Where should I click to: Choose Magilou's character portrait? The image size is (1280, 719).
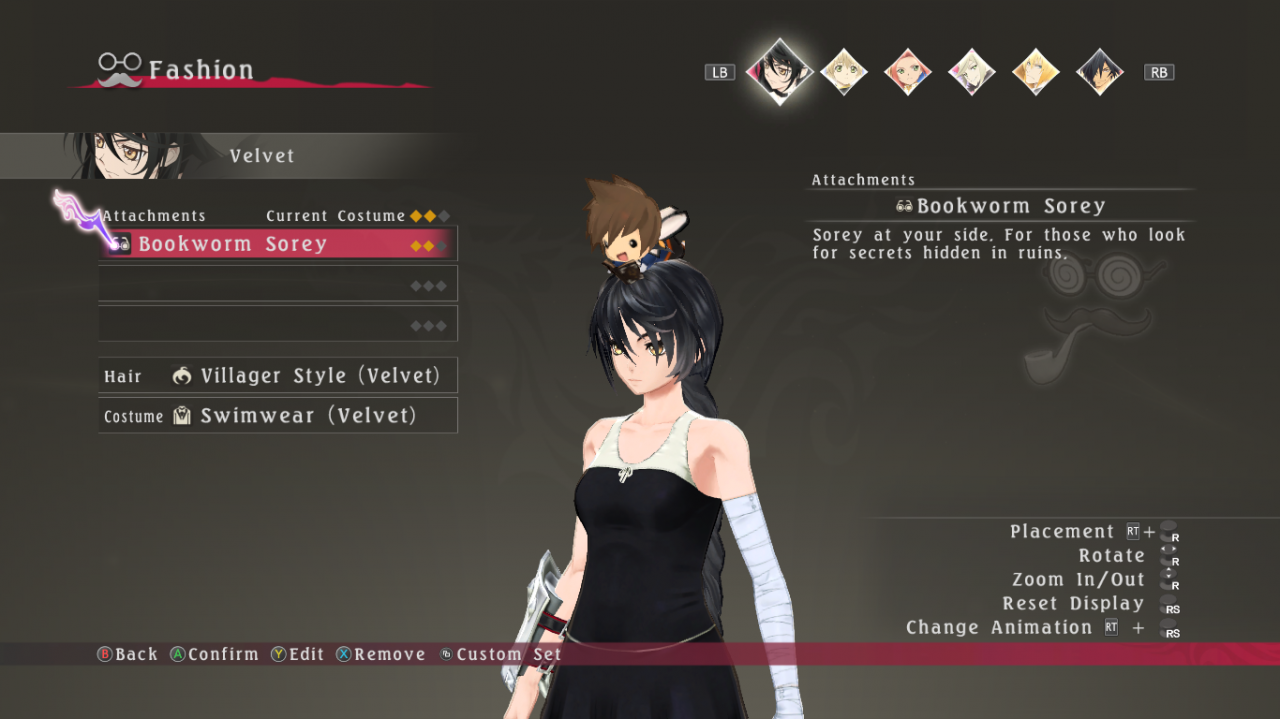[x=972, y=72]
